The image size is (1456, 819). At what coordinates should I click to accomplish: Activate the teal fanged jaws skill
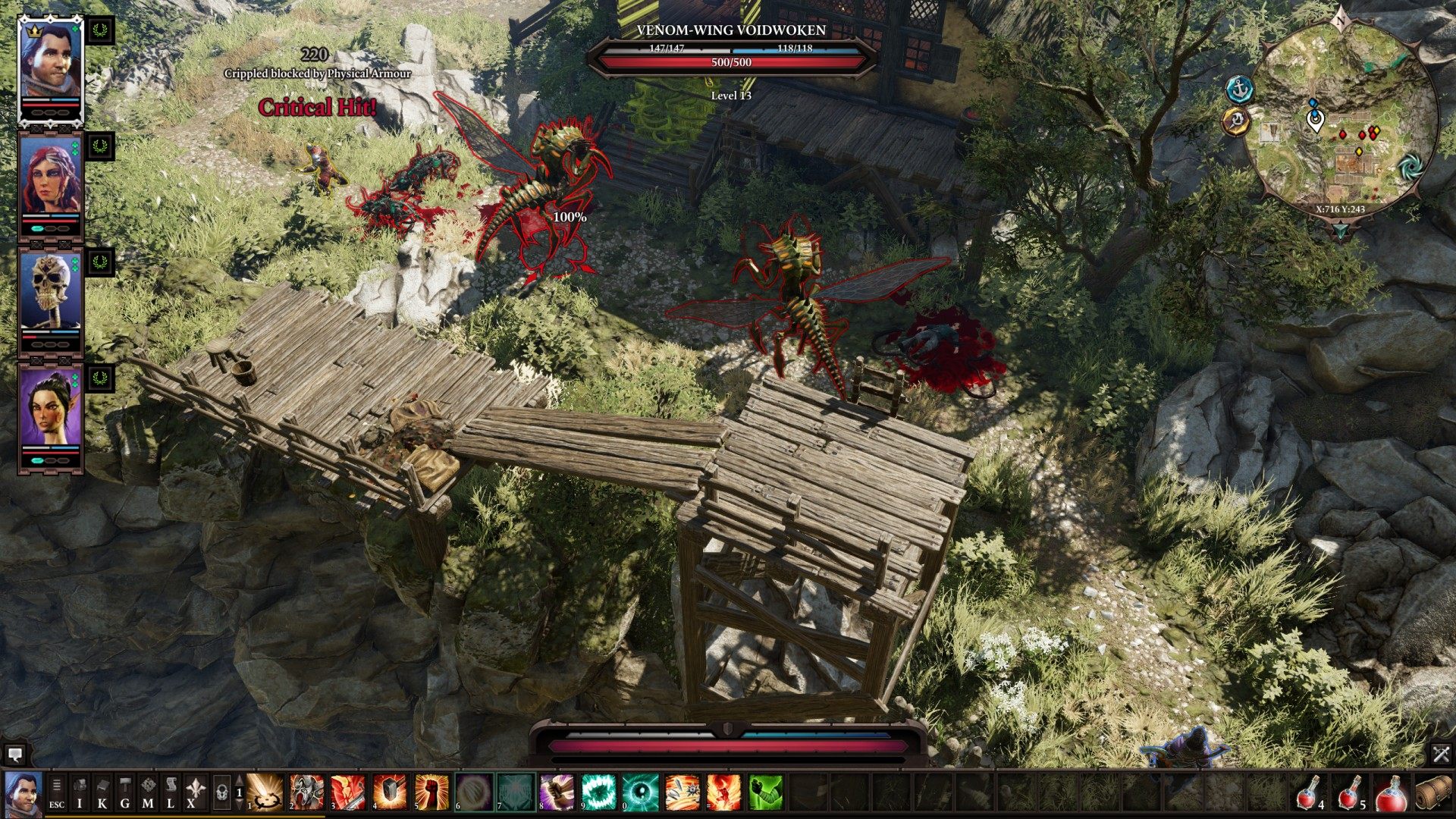599,792
